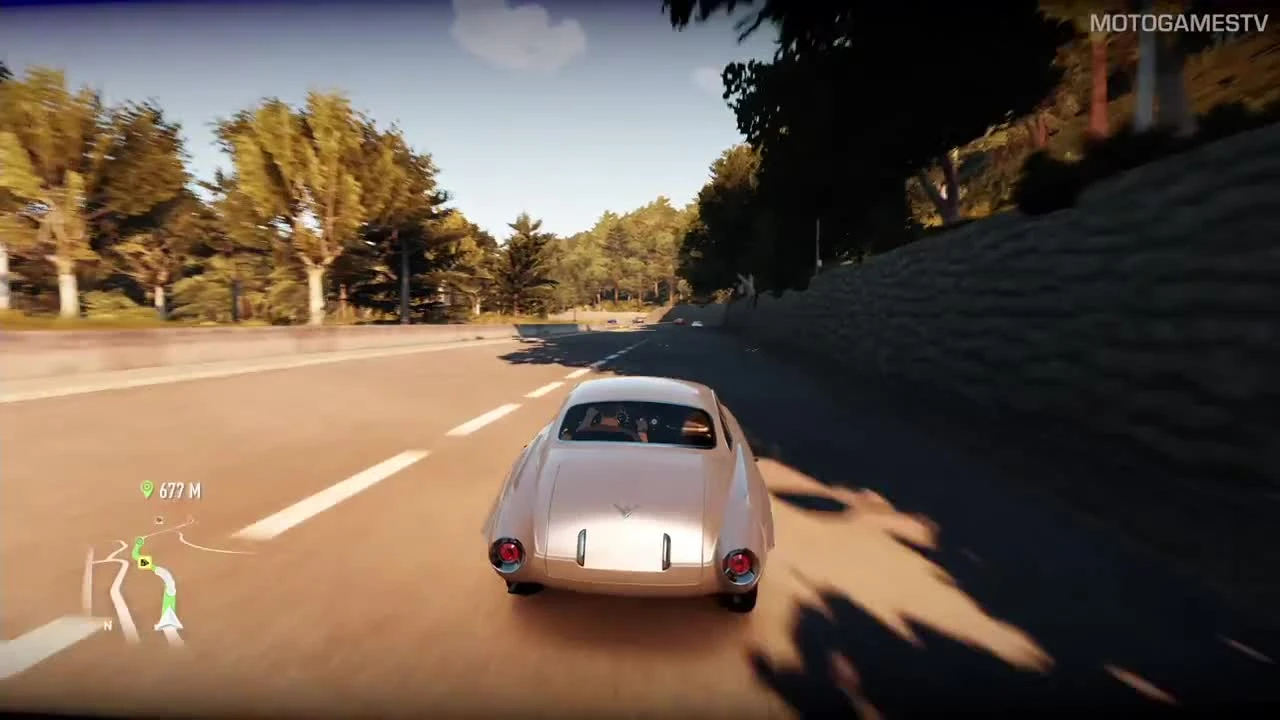1280x720 pixels.
Task: Click the small marker above the minimap route
Action: coord(159,520)
